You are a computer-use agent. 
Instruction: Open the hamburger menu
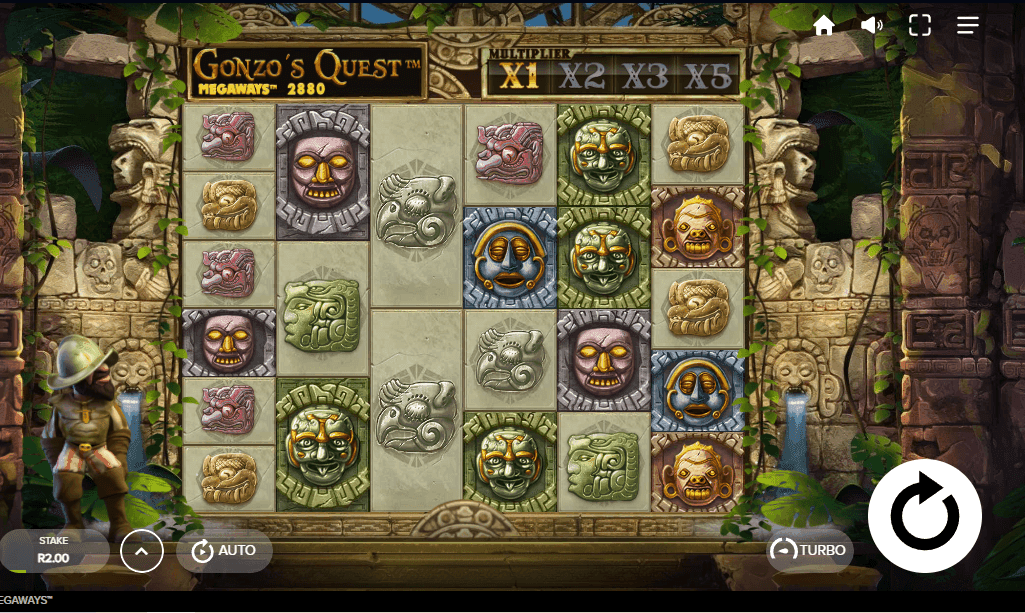point(968,26)
